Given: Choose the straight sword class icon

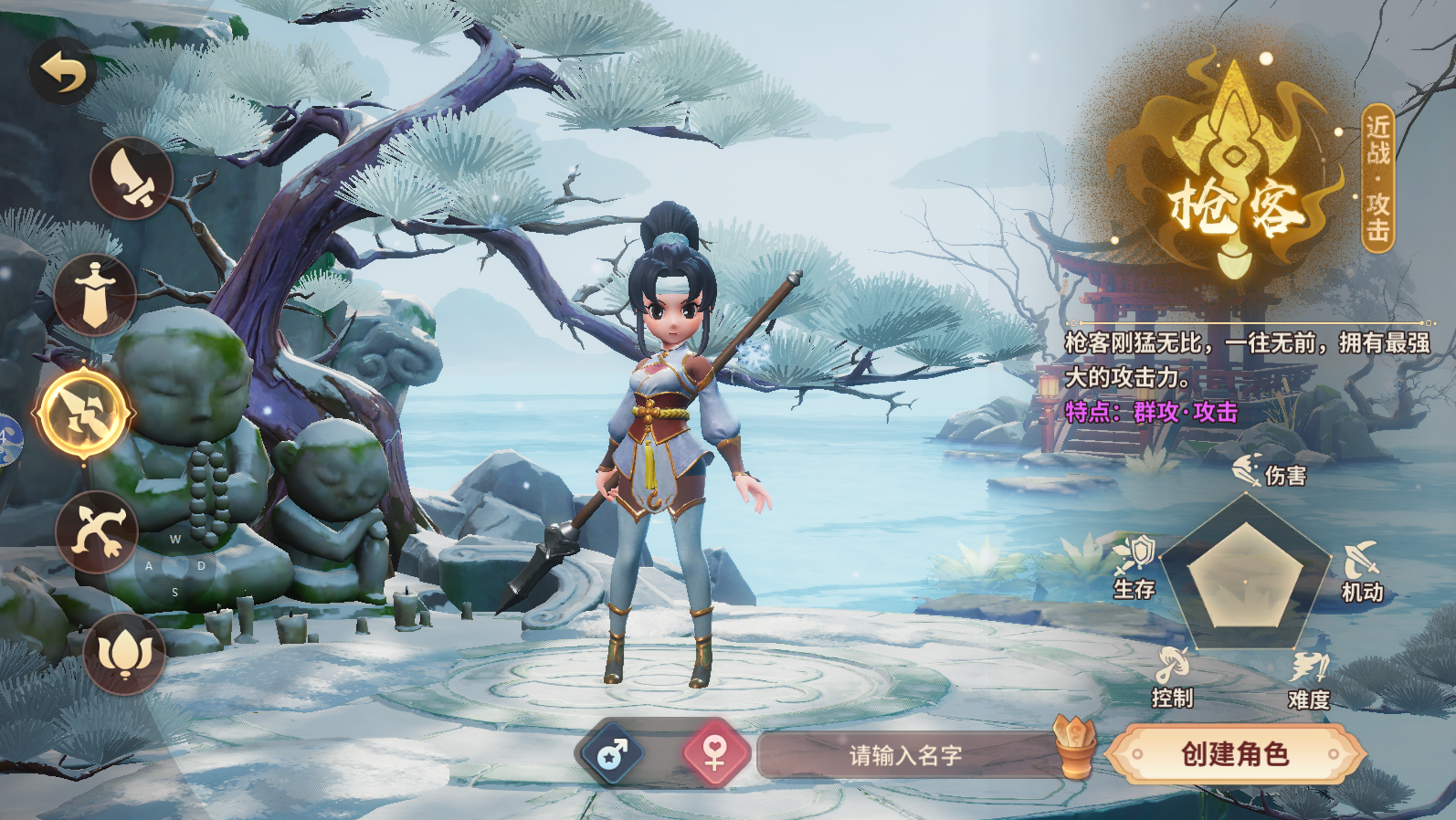Looking at the screenshot, I should [95, 295].
